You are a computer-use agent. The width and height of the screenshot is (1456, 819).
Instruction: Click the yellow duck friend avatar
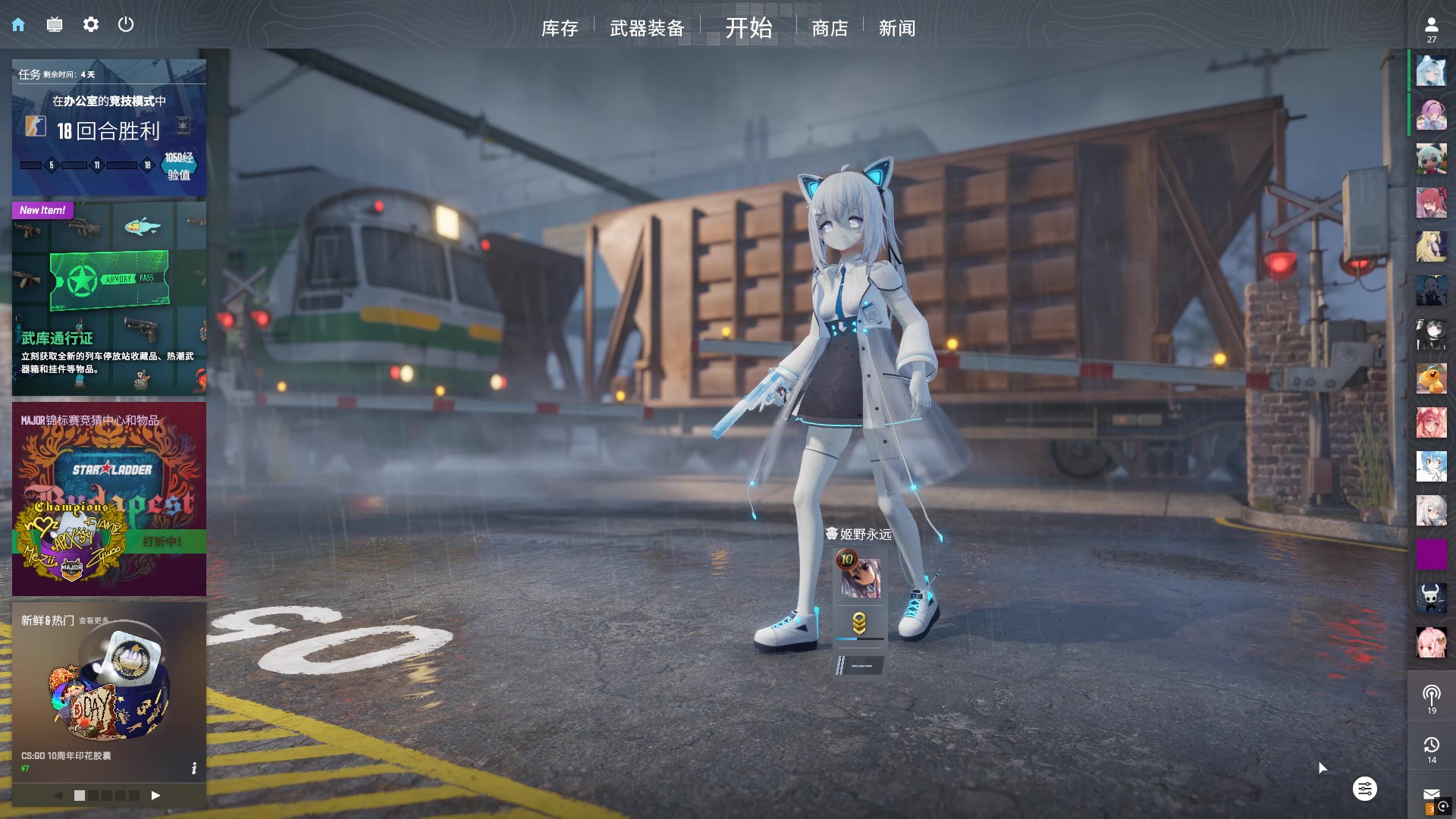pyautogui.click(x=1431, y=378)
